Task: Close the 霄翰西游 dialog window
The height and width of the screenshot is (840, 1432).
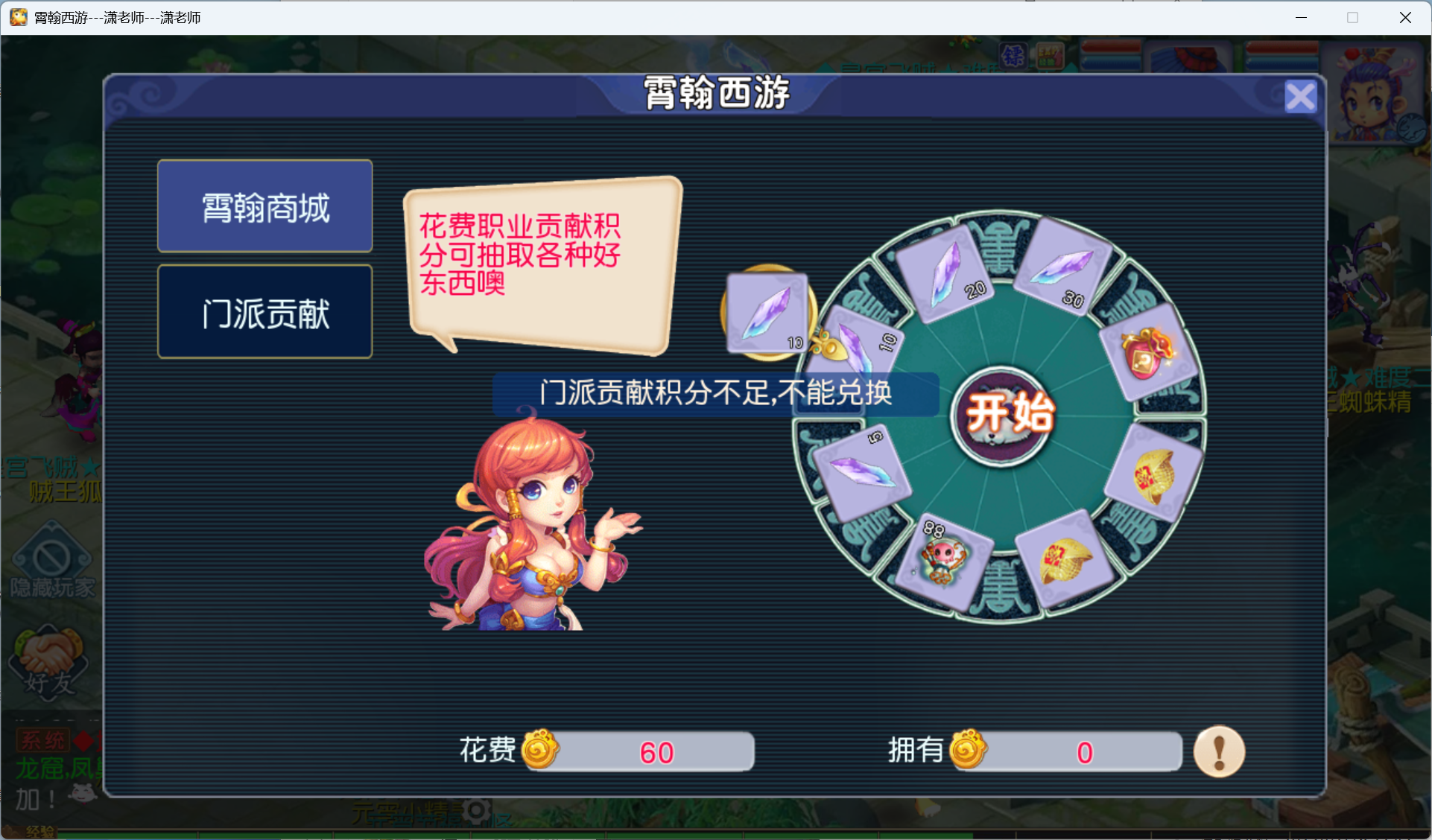Action: tap(1300, 96)
